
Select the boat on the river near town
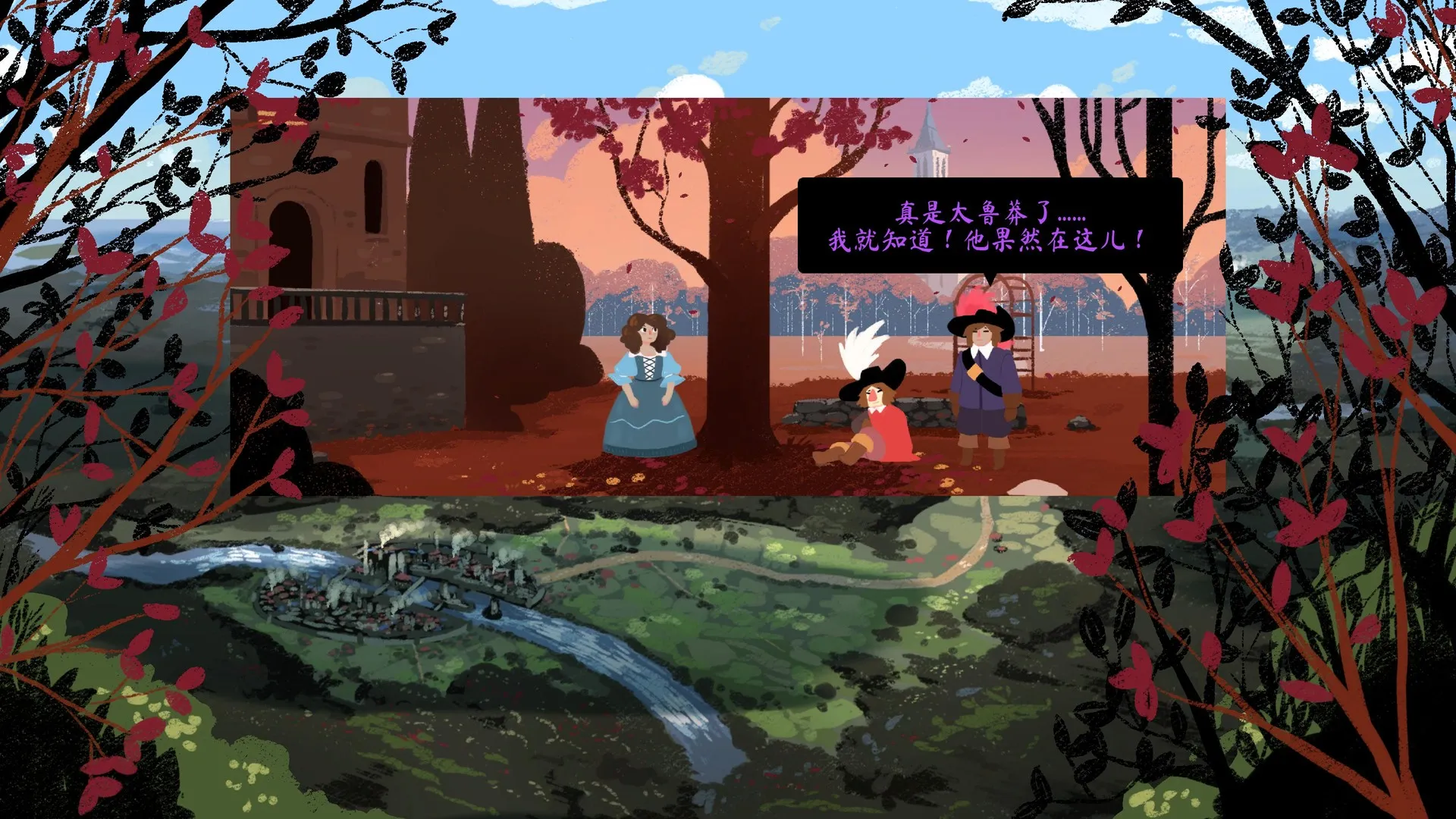(x=493, y=609)
